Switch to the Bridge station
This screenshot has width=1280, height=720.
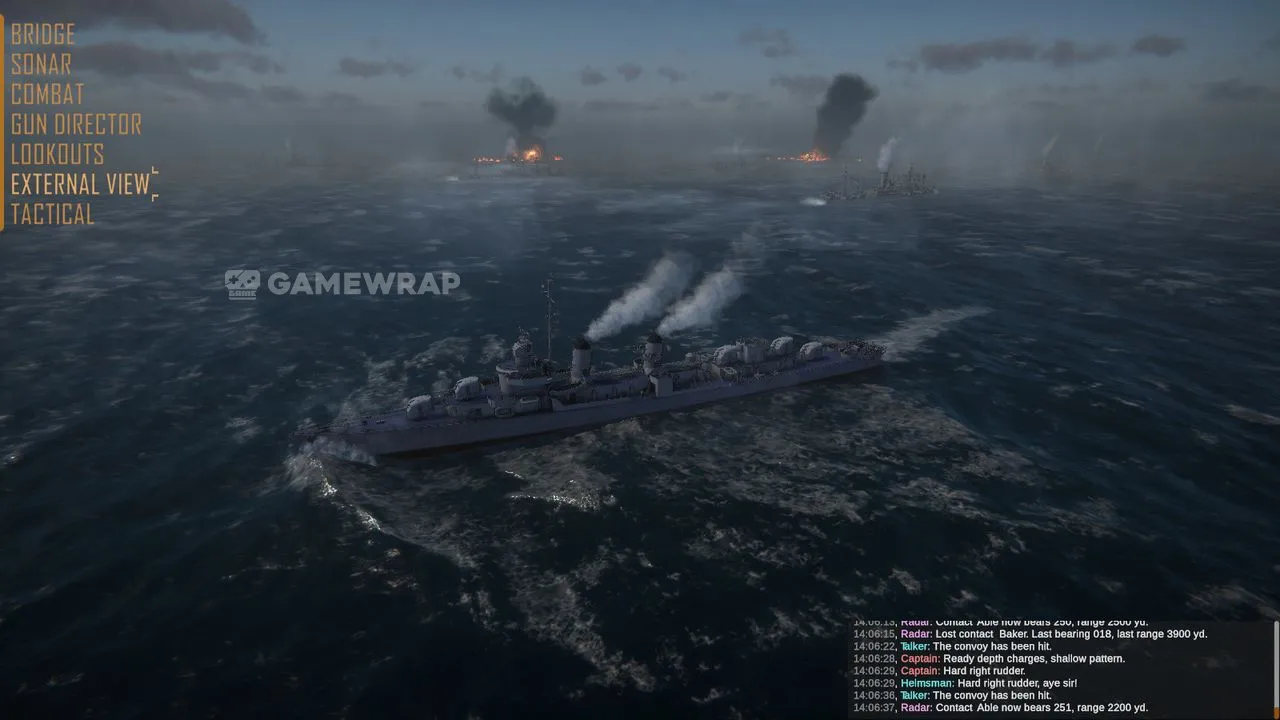point(43,35)
